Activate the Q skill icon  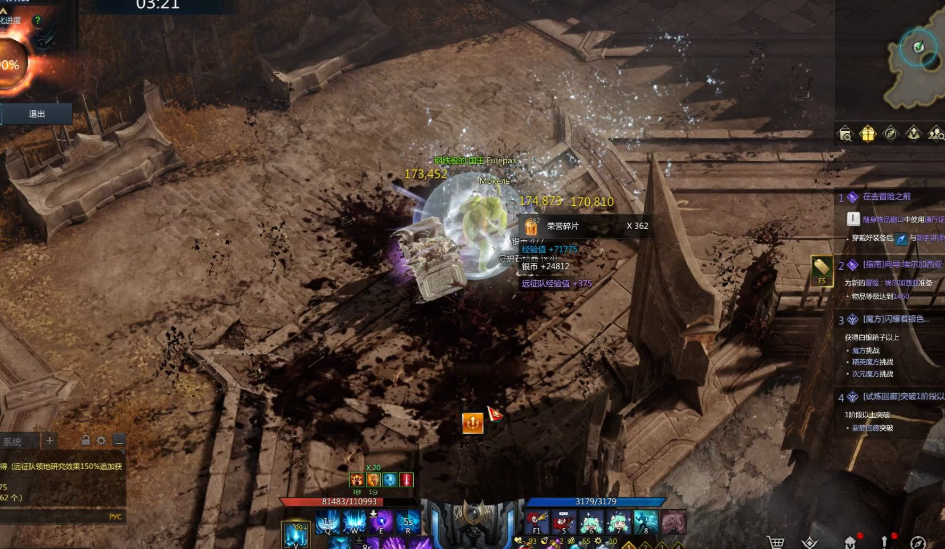[x=327, y=522]
